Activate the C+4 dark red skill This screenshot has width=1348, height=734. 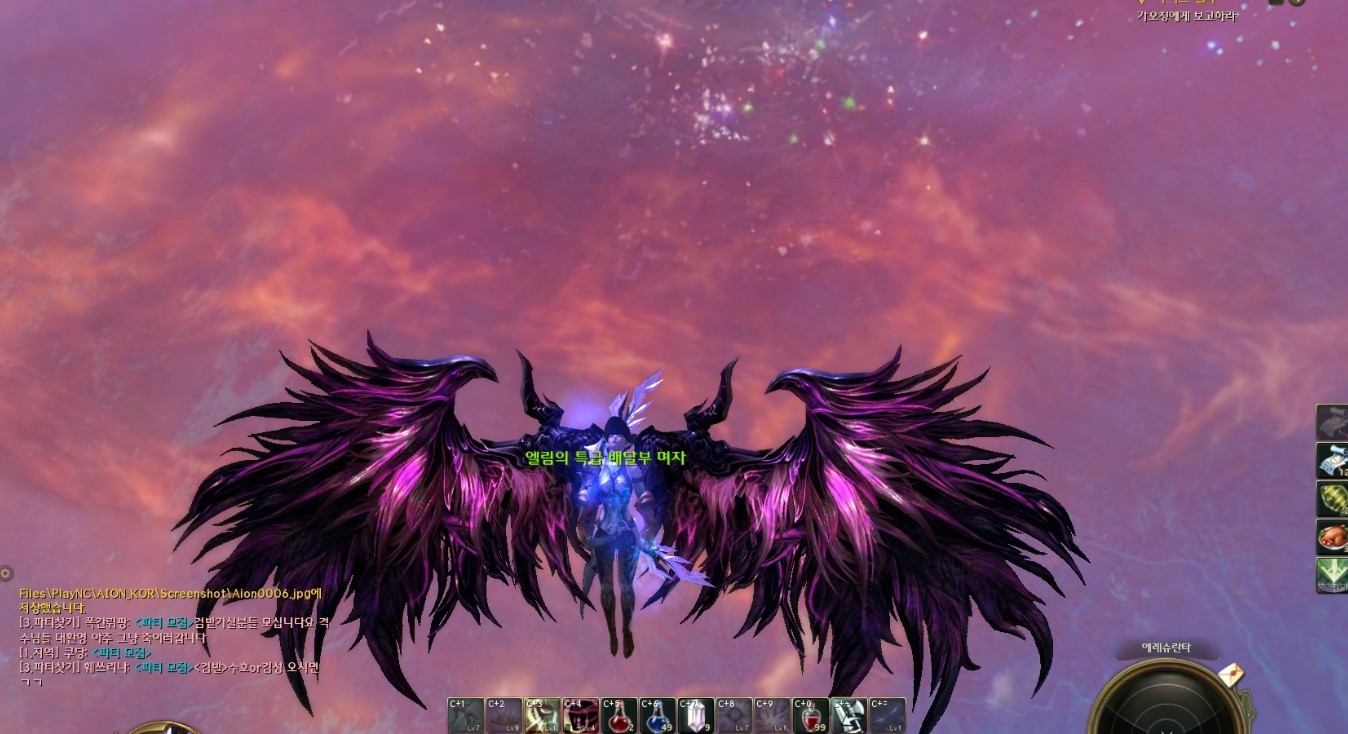click(580, 715)
